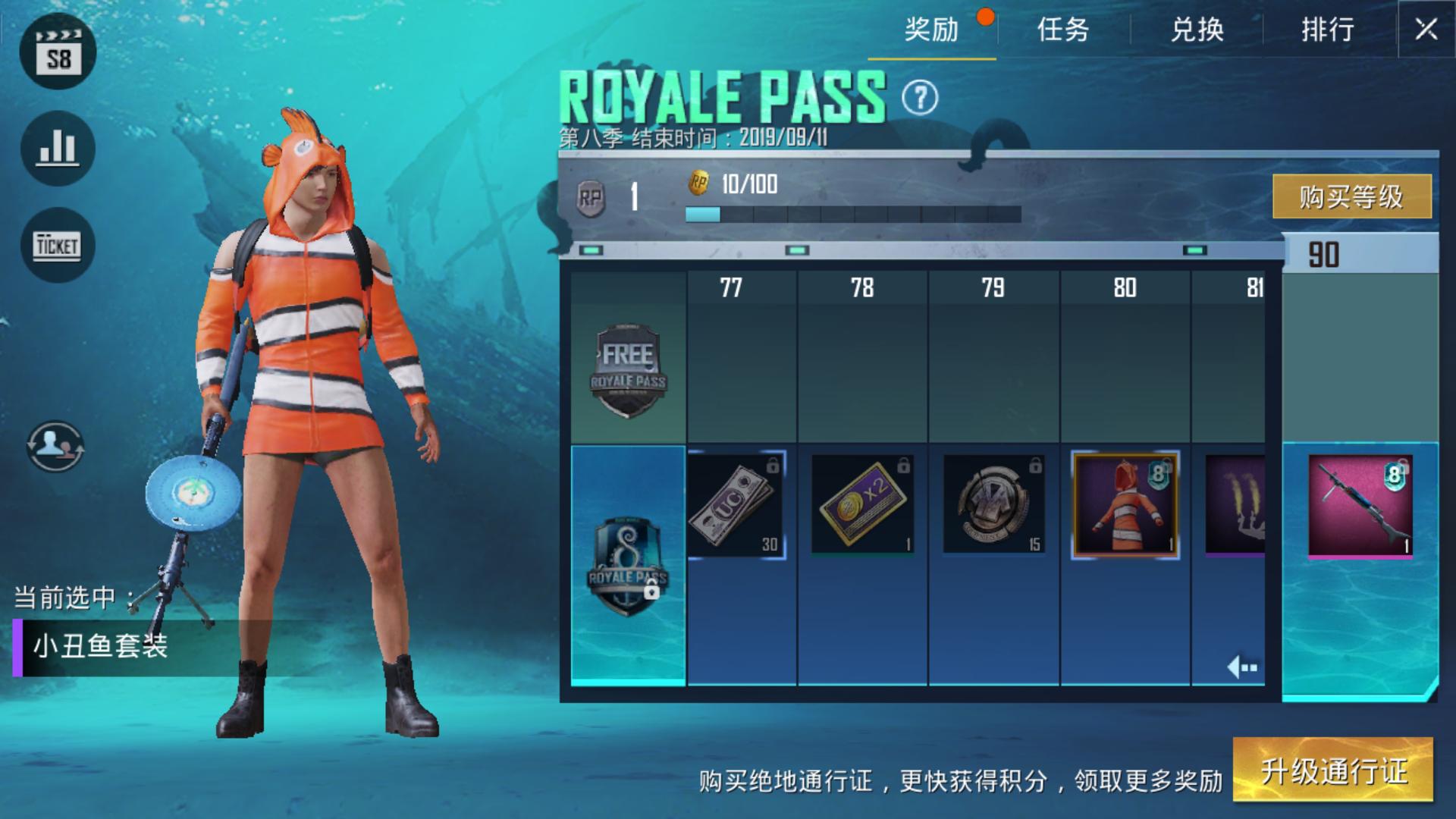Screen dimensions: 1456x819
Task: Select the clownfish outfit reward at level 80
Action: coord(1125,505)
